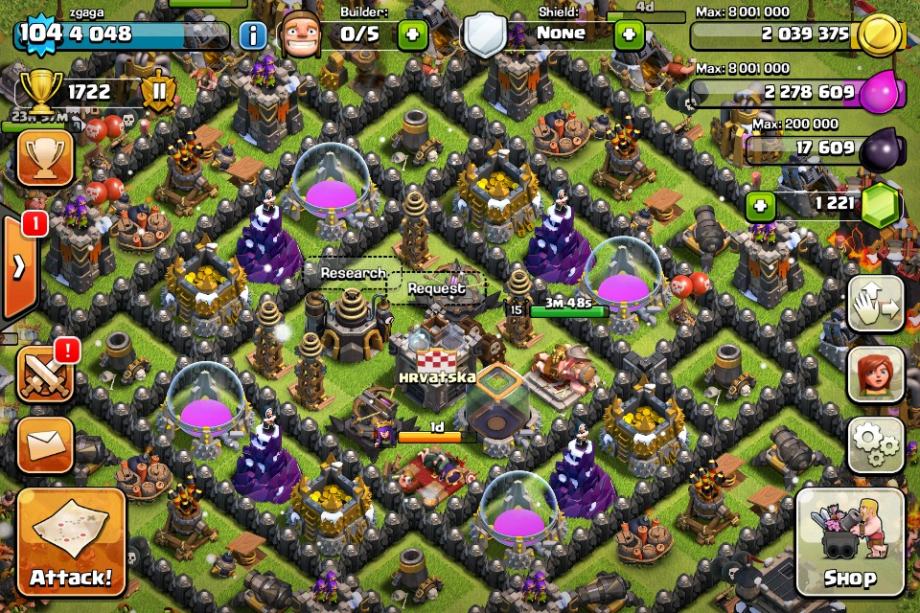Click the league badge beside the trophy count
Image resolution: width=920 pixels, height=613 pixels.
tap(158, 93)
